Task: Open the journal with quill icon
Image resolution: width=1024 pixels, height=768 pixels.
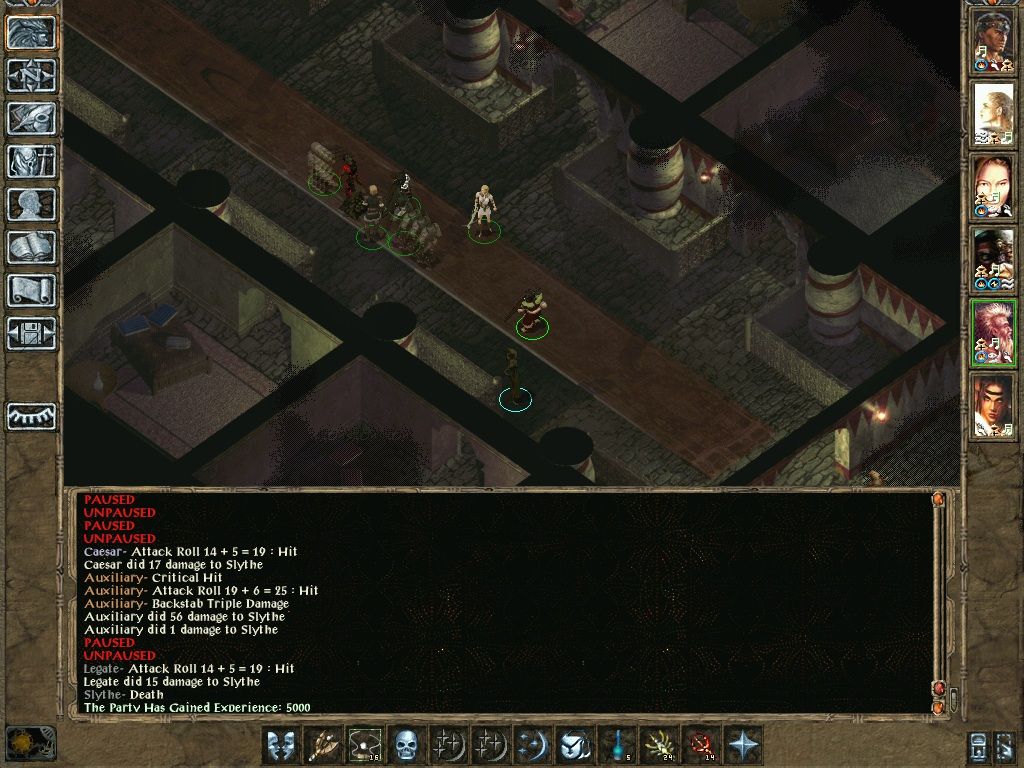Action: (31, 118)
